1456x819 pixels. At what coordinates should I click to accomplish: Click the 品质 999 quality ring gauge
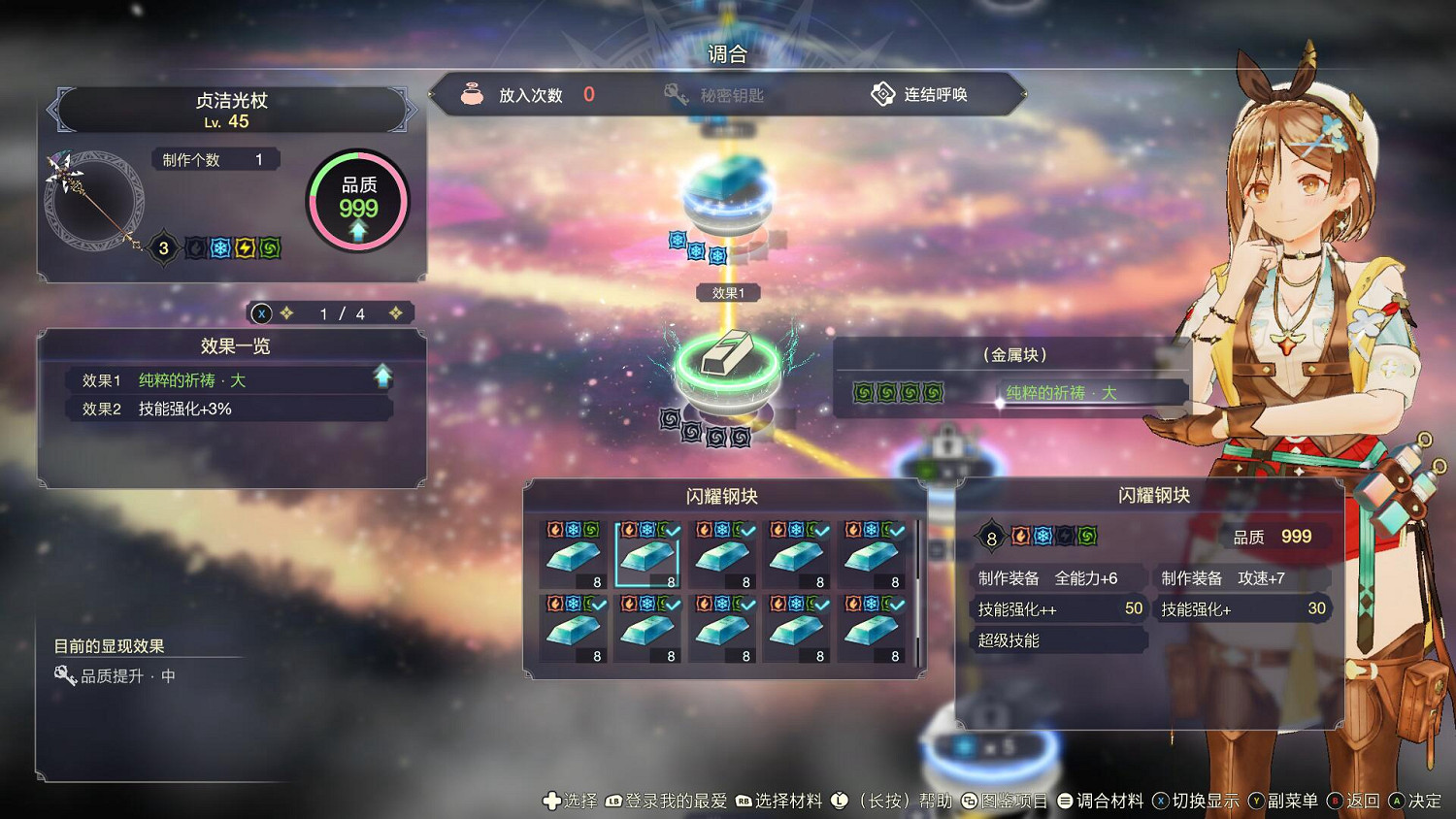[357, 199]
